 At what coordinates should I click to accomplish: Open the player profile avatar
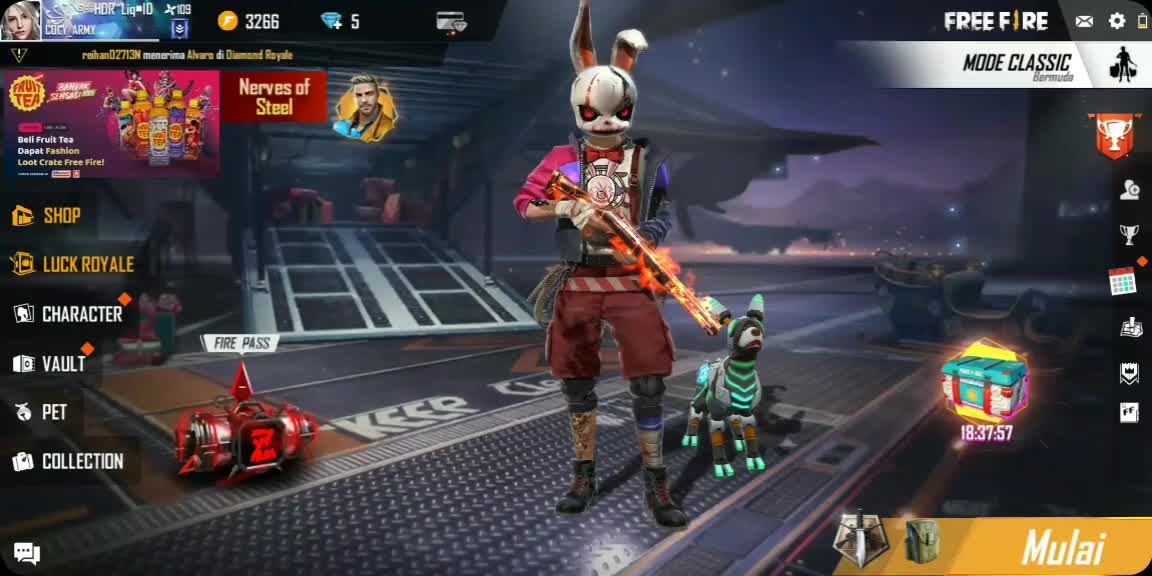(20, 20)
